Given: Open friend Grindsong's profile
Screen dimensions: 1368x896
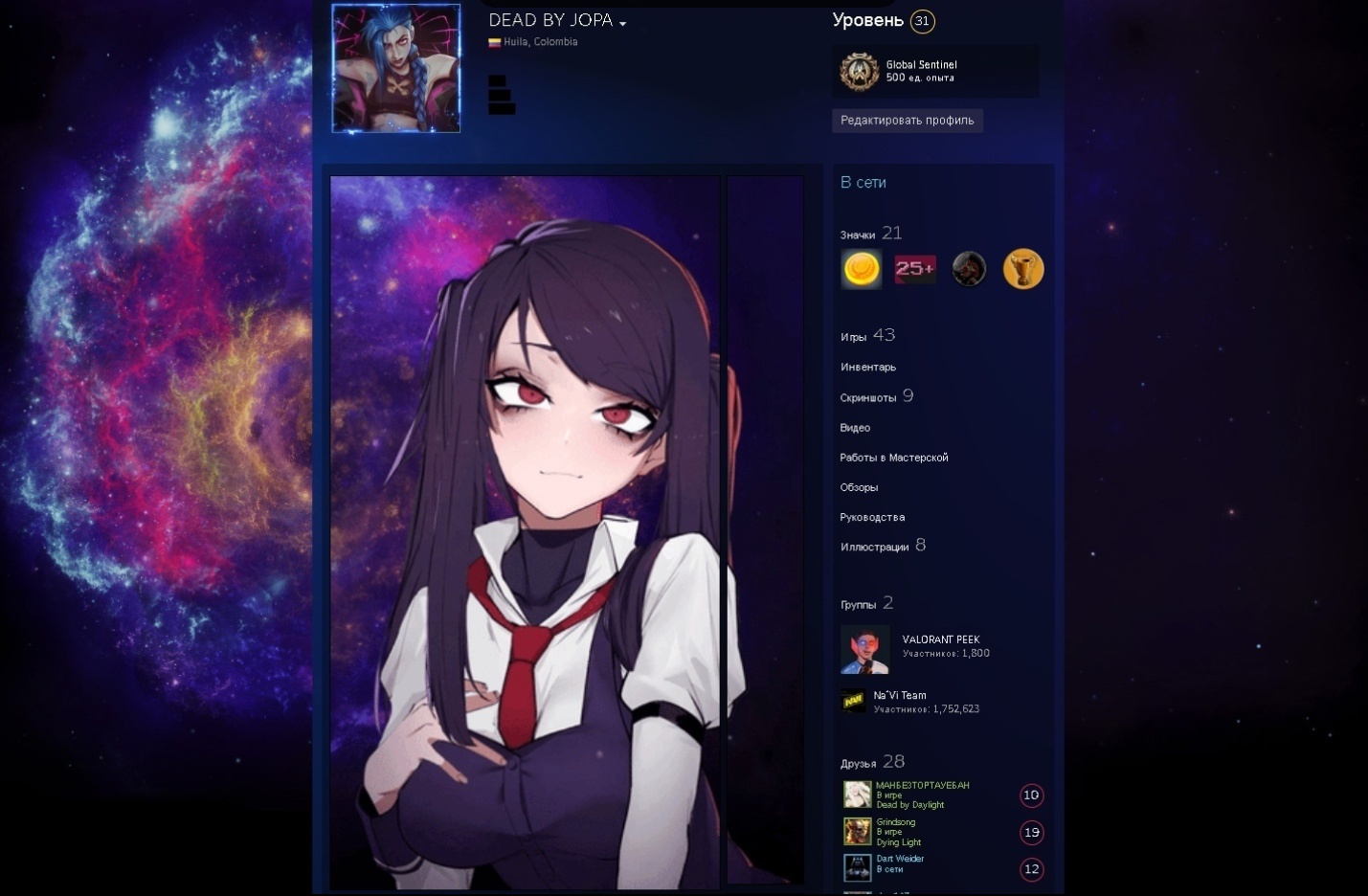Looking at the screenshot, I should 896,822.
